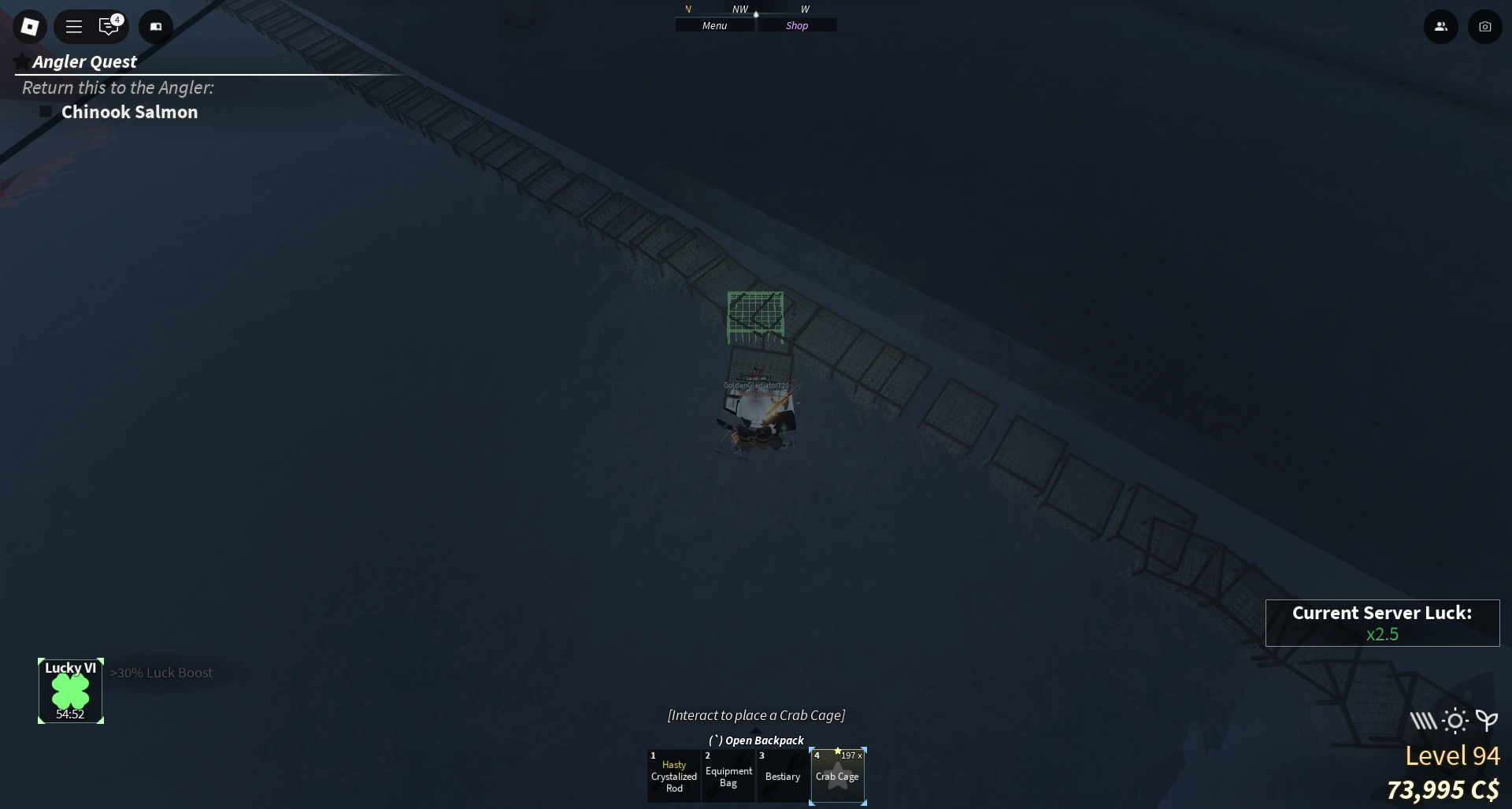The image size is (1512, 809).
Task: Click the rain weather indicator icon
Action: pyautogui.click(x=1422, y=719)
